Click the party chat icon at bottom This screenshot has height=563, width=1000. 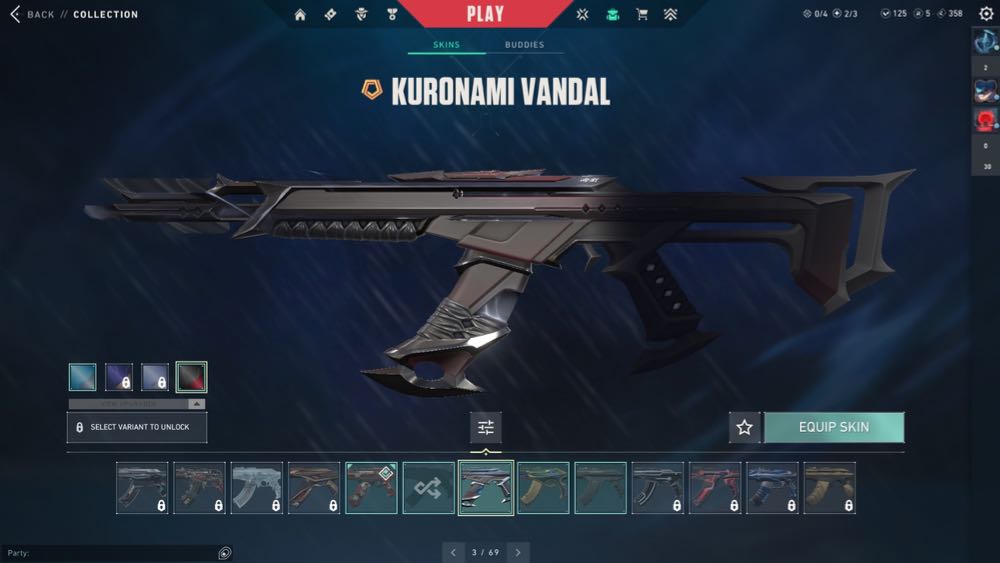click(225, 553)
